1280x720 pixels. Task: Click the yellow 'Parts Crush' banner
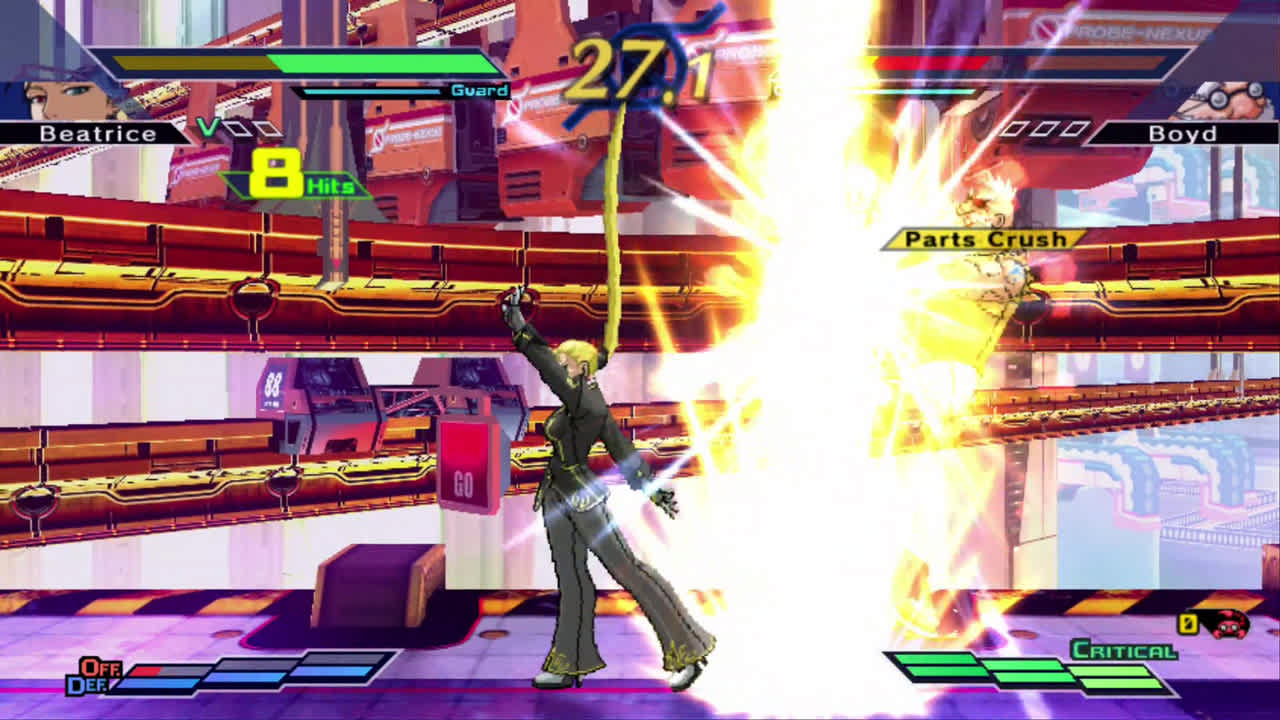[x=985, y=239]
